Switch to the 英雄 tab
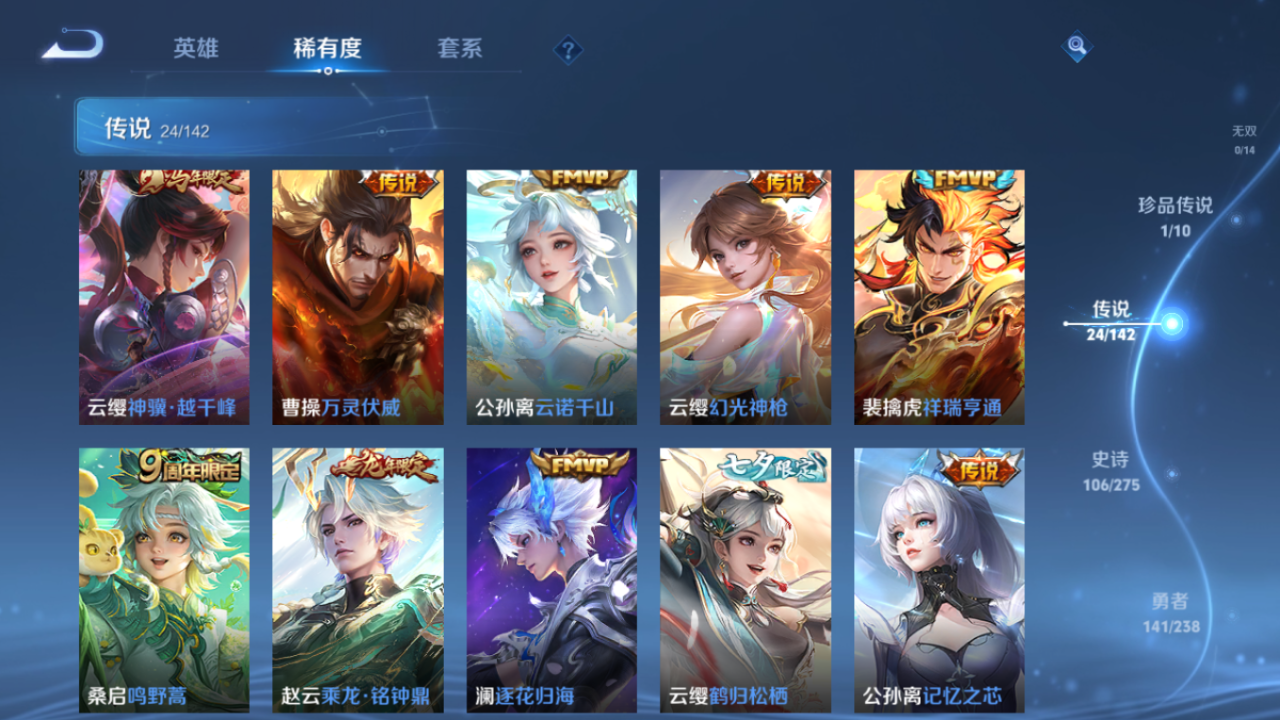This screenshot has height=720, width=1280. [x=196, y=47]
